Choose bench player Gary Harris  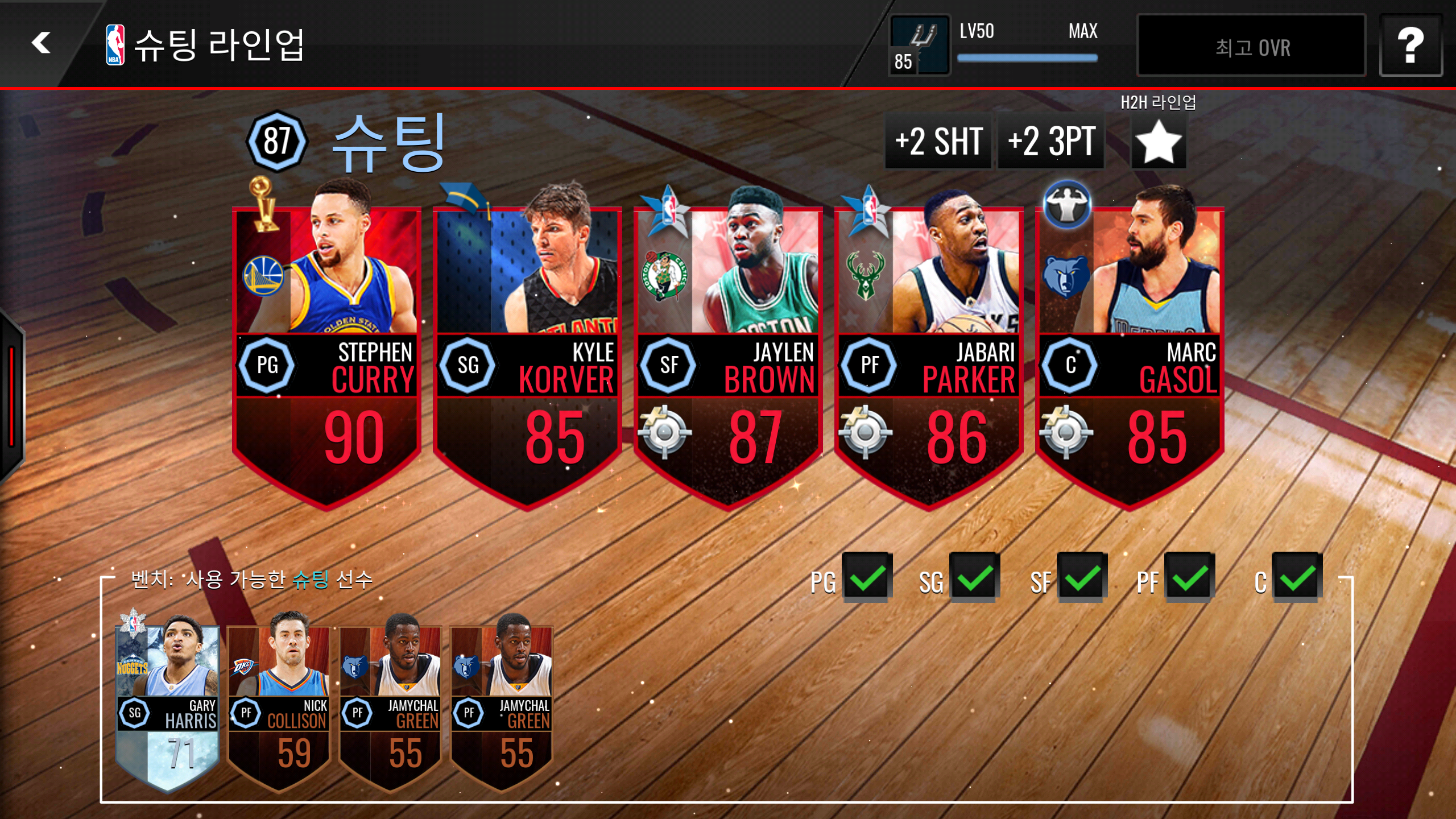(x=167, y=705)
